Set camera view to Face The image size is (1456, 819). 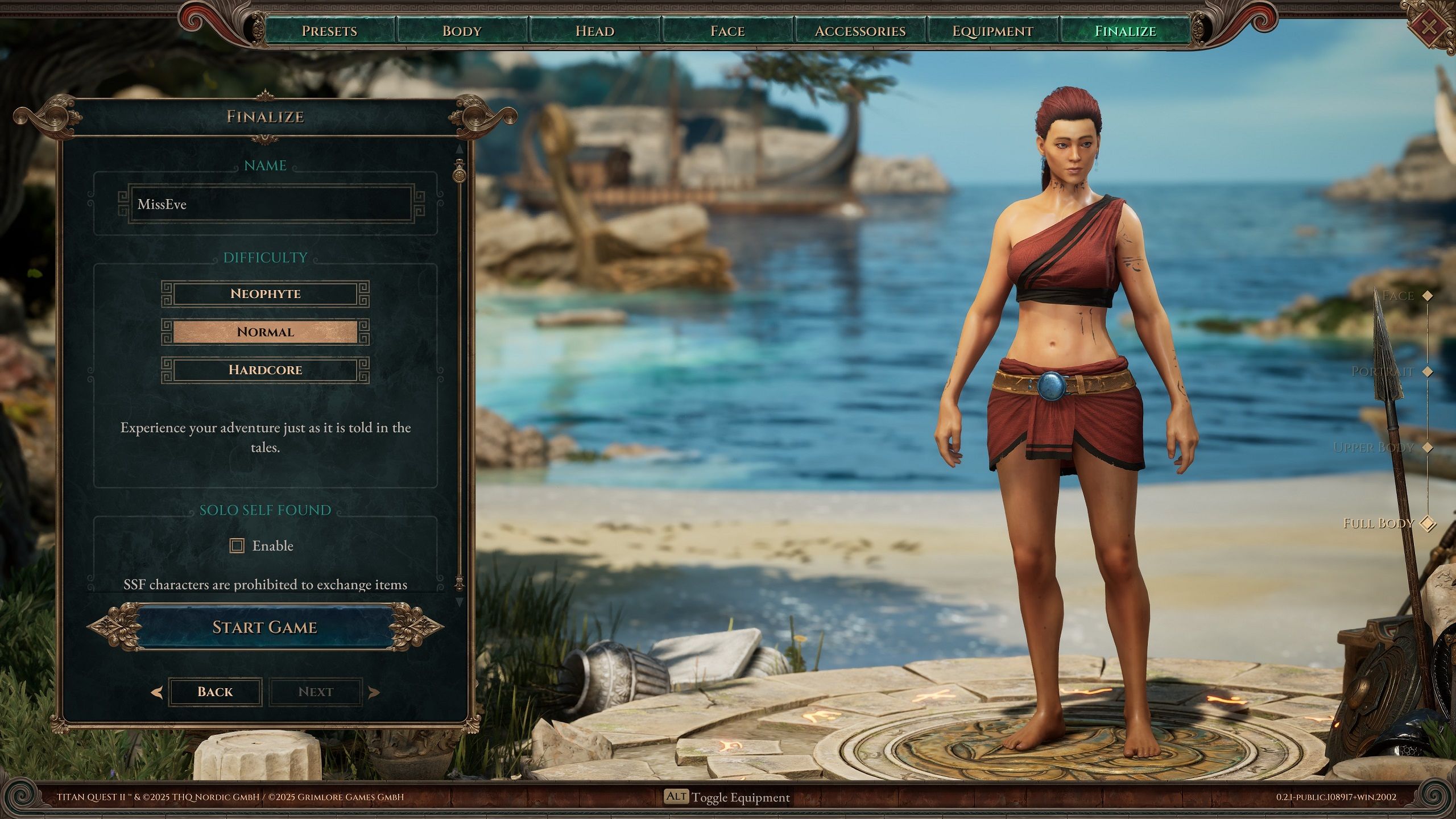tap(1427, 296)
